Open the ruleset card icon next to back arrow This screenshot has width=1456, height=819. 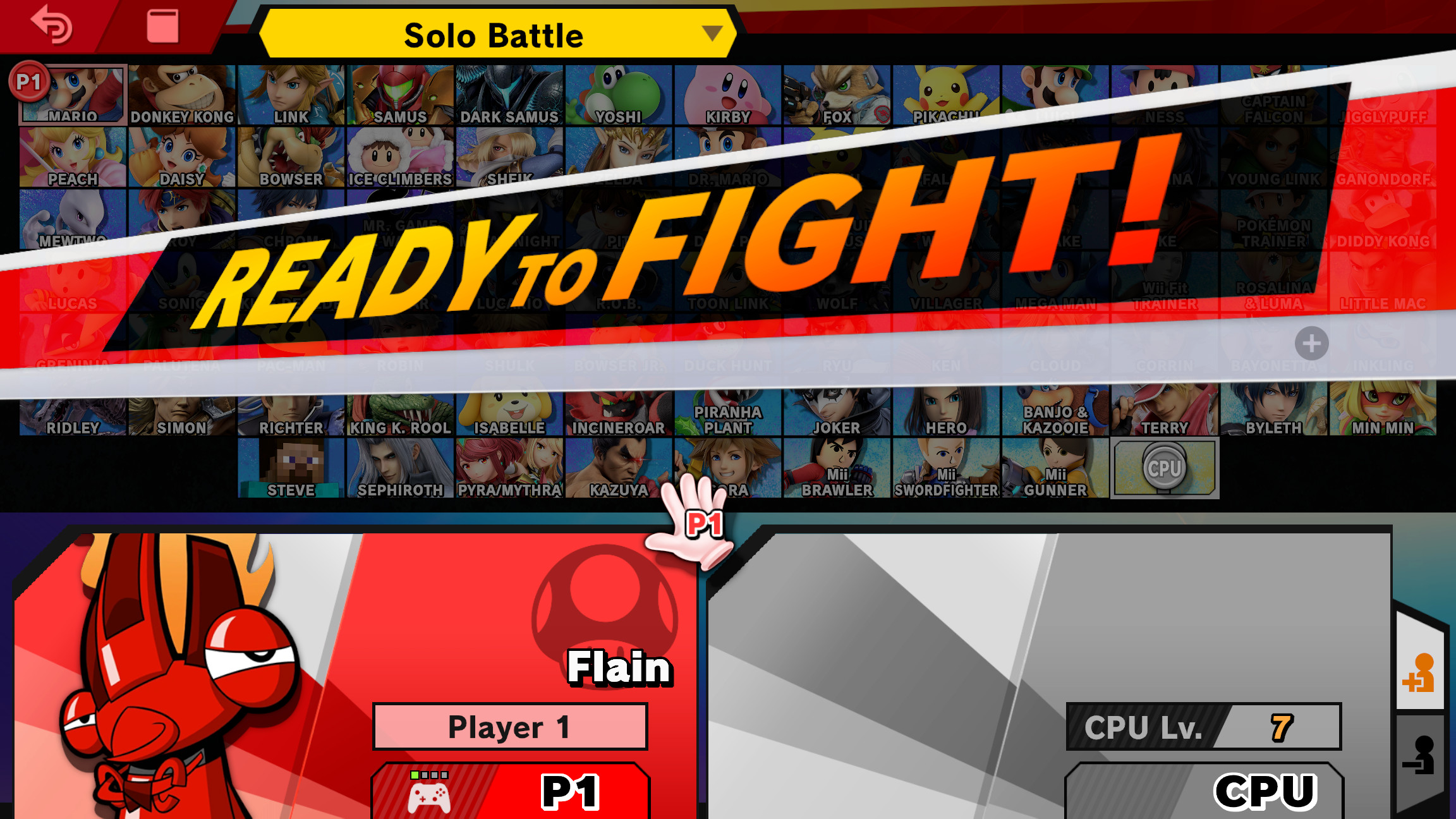point(156,25)
